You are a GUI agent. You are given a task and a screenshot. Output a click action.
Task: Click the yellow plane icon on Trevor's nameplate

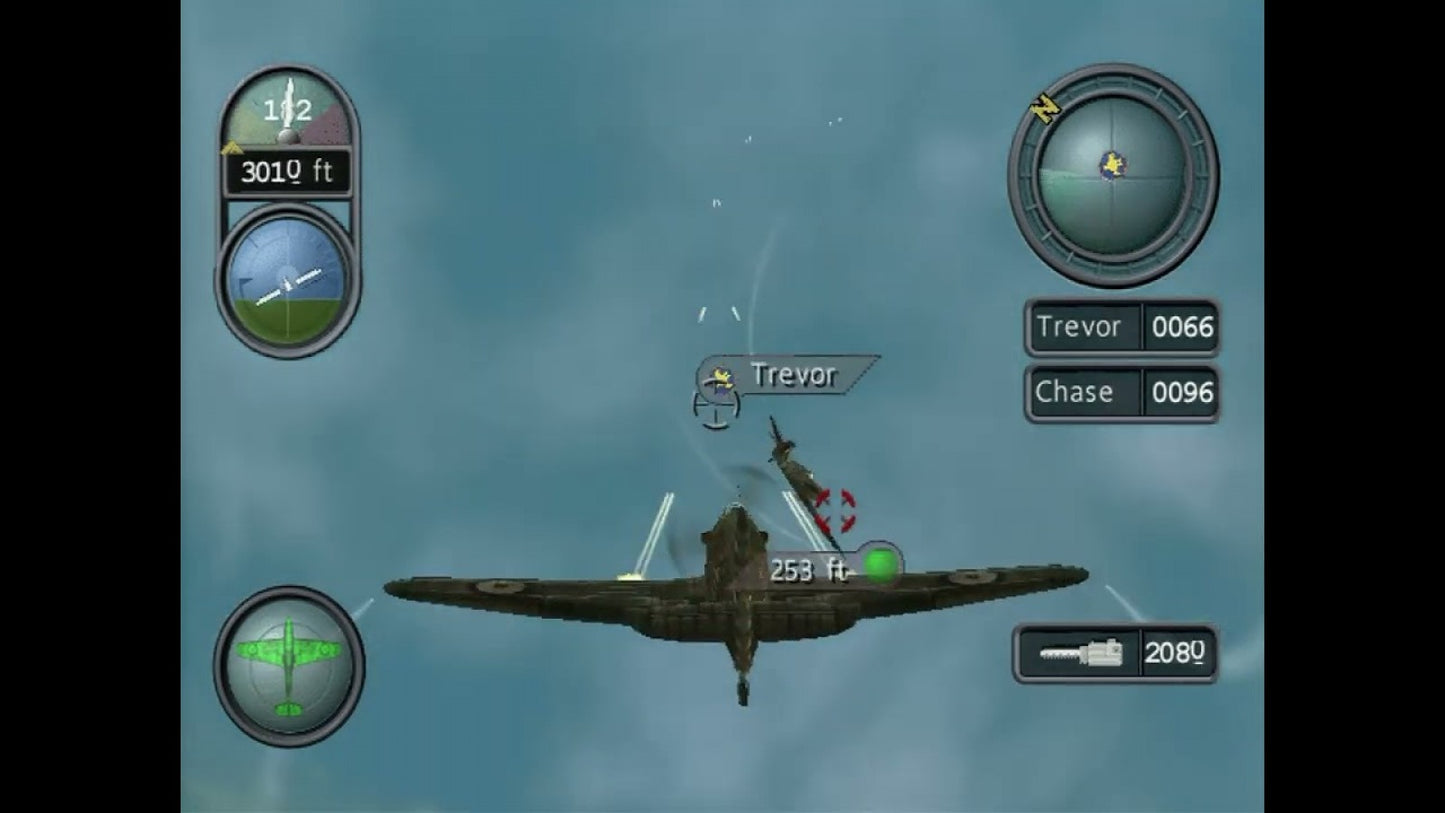coord(718,376)
